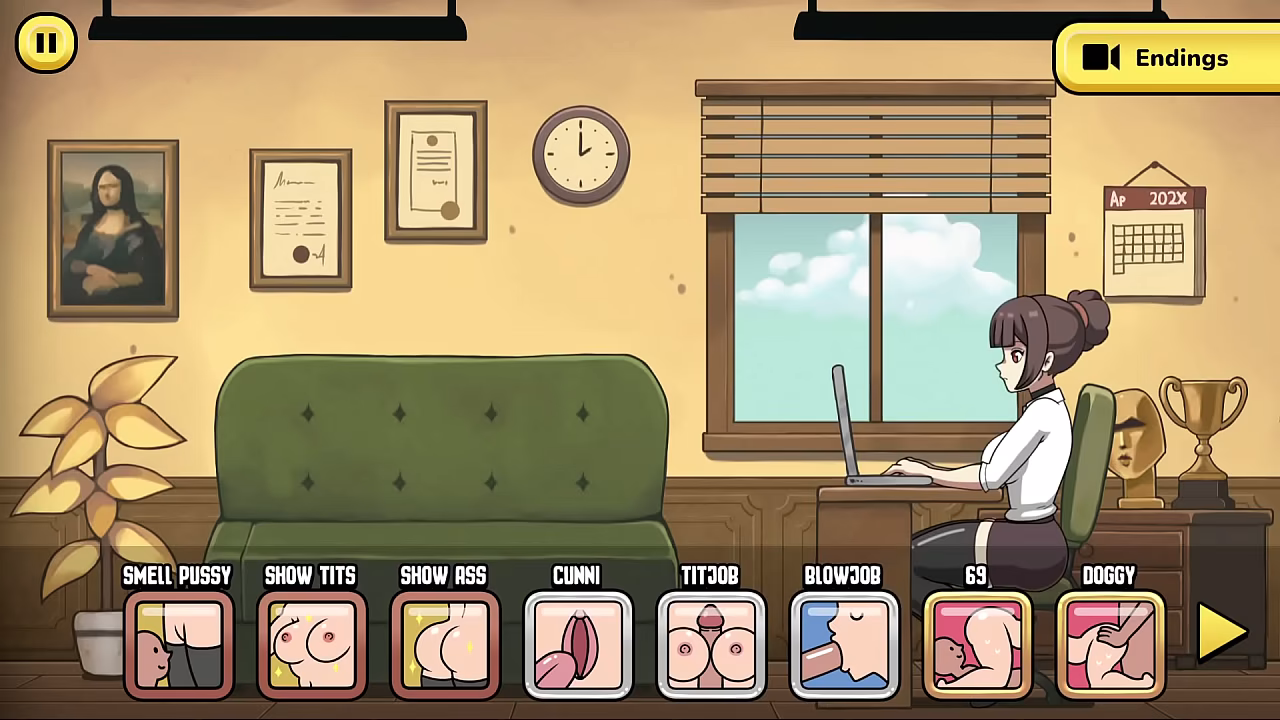Show the next page of actions

click(1222, 633)
